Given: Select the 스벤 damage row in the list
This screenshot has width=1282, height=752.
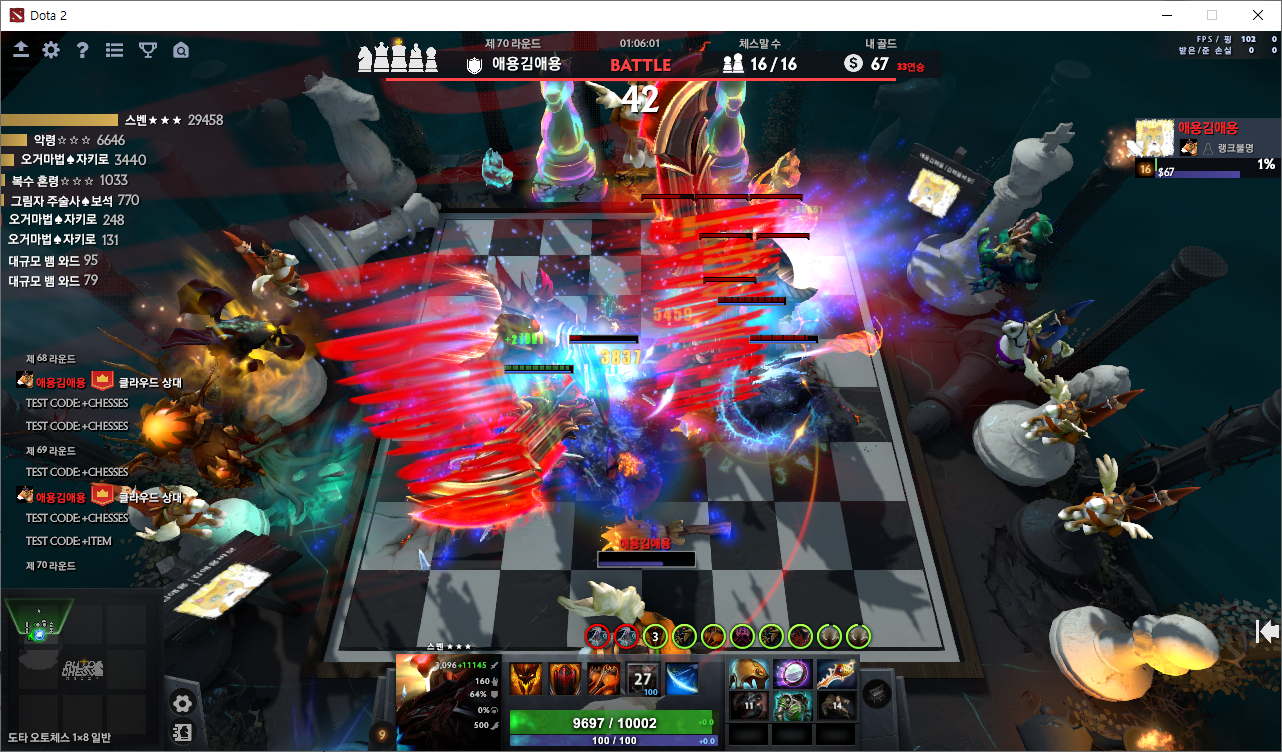Looking at the screenshot, I should (112, 120).
